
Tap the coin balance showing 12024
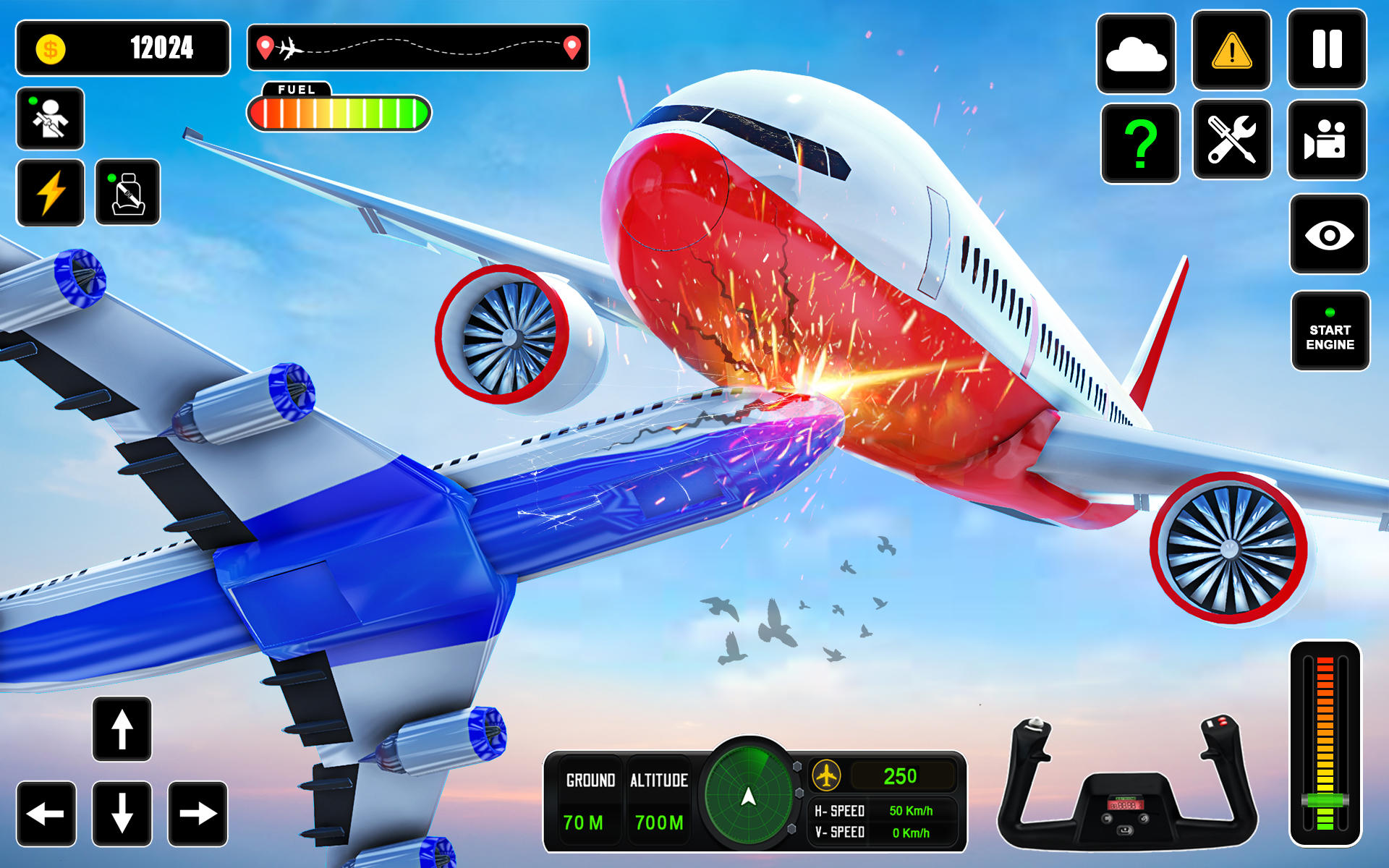coord(123,48)
